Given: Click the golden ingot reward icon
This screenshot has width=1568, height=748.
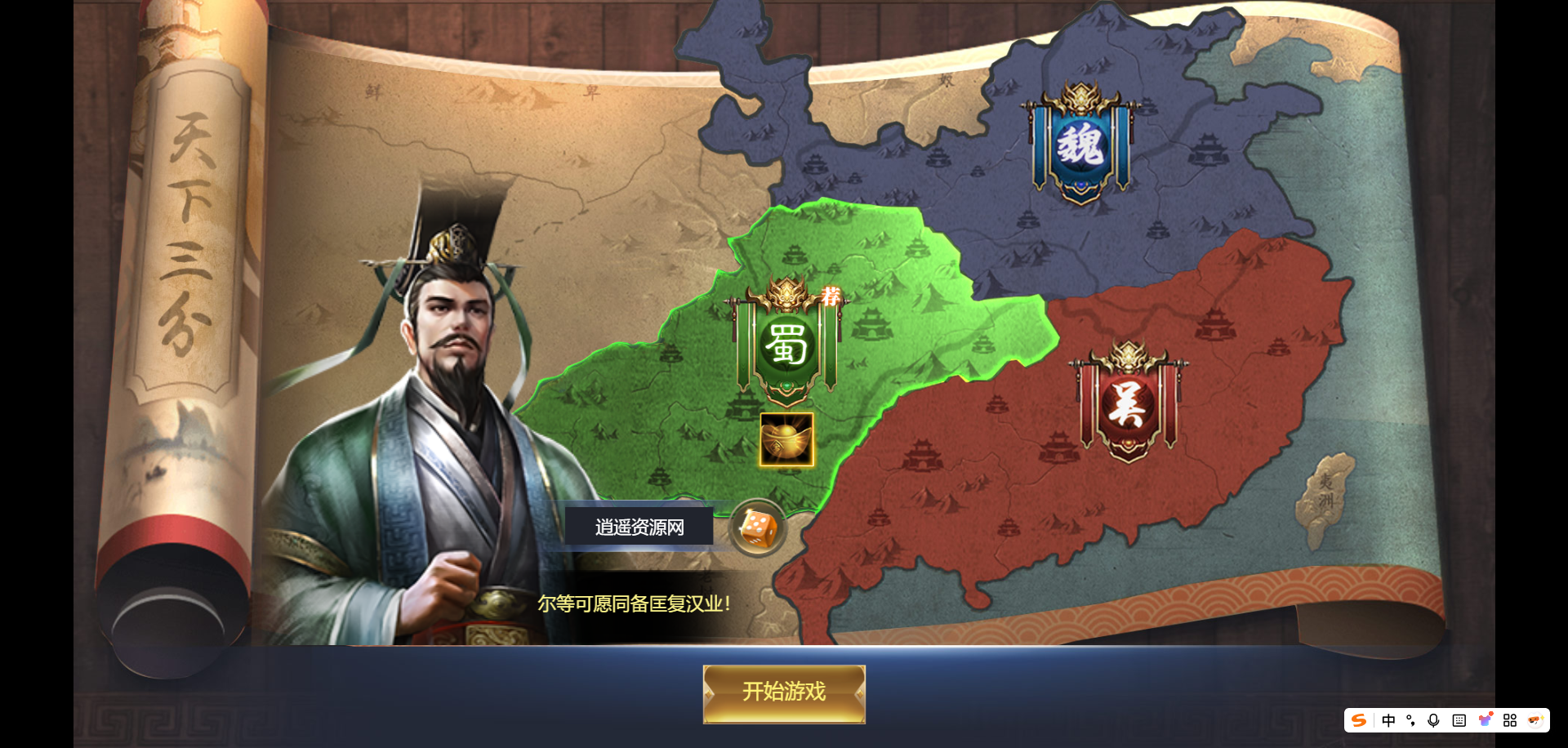Looking at the screenshot, I should (x=786, y=440).
